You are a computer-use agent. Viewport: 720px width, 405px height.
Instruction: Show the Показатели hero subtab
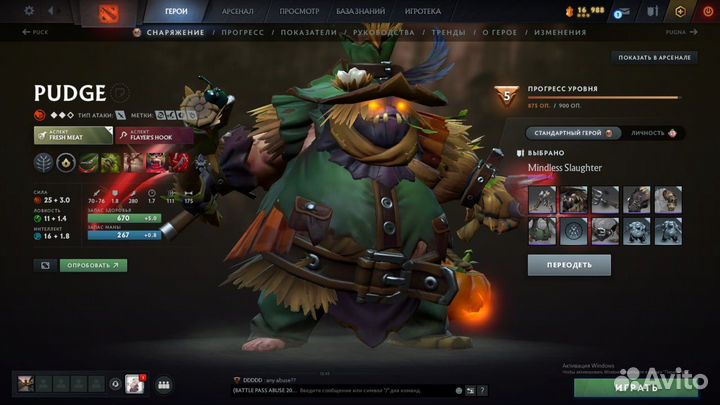[x=310, y=32]
